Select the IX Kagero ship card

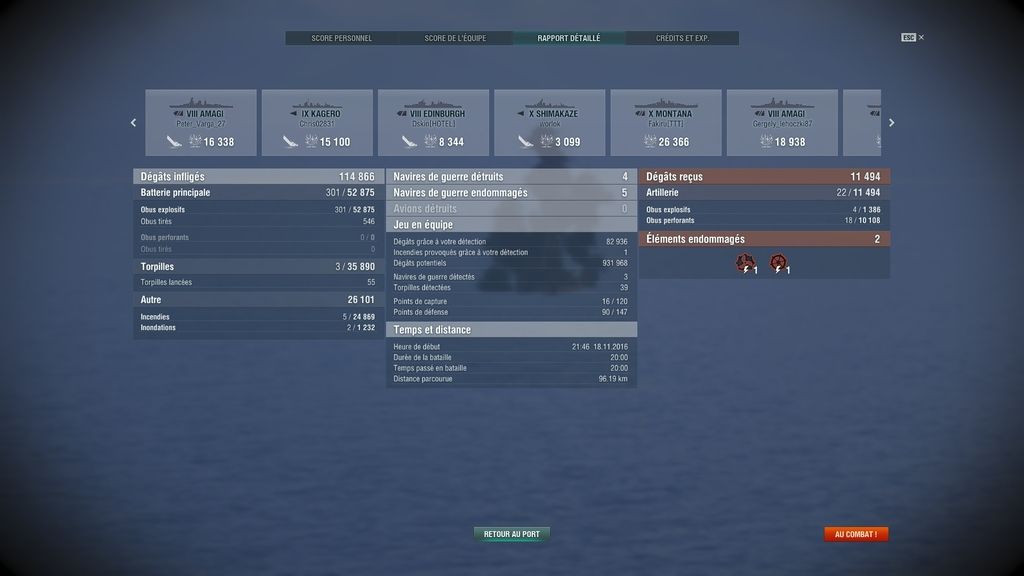coord(317,123)
